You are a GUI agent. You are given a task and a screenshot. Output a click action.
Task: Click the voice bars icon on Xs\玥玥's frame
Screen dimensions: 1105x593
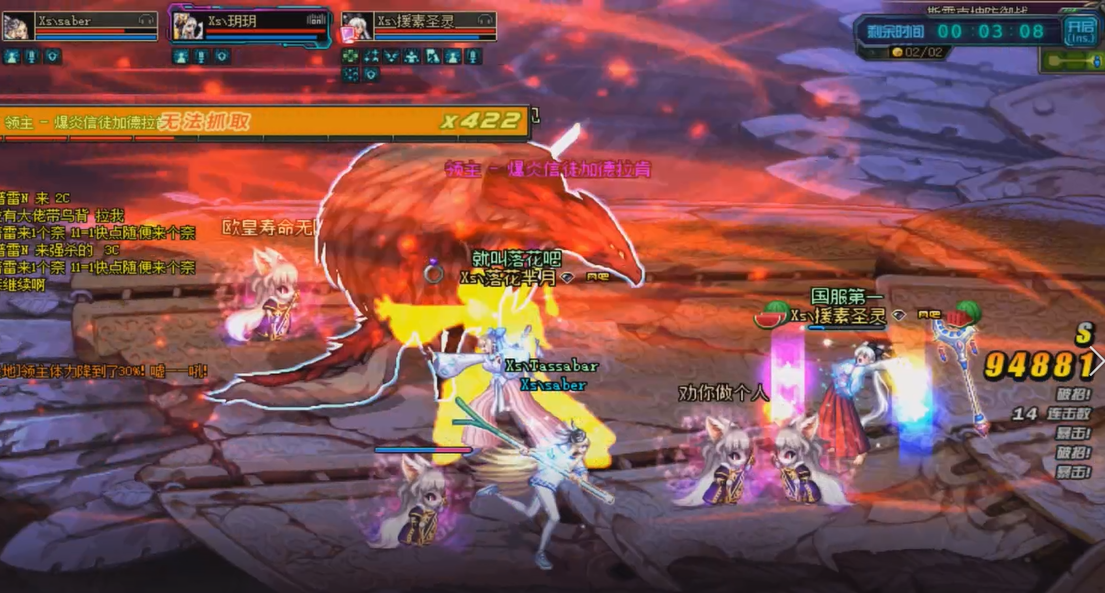click(317, 19)
